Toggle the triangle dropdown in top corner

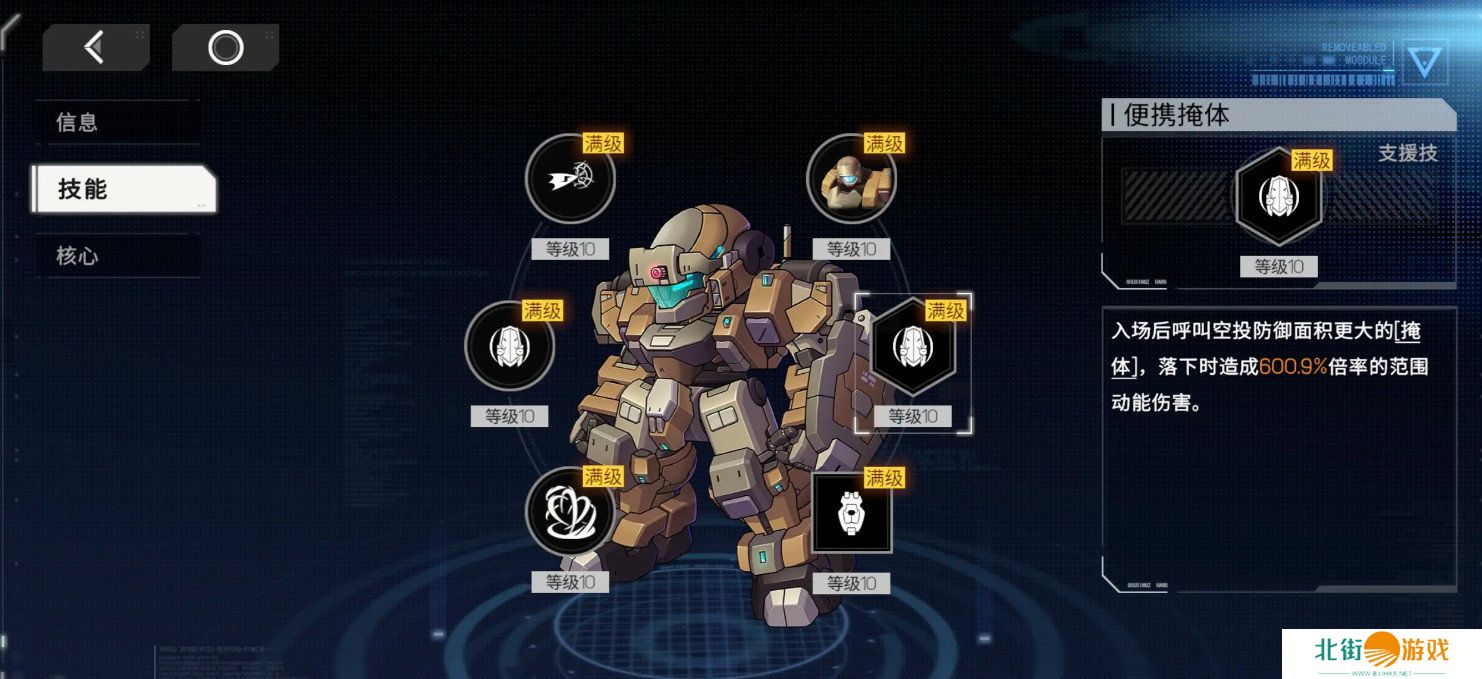(1424, 62)
